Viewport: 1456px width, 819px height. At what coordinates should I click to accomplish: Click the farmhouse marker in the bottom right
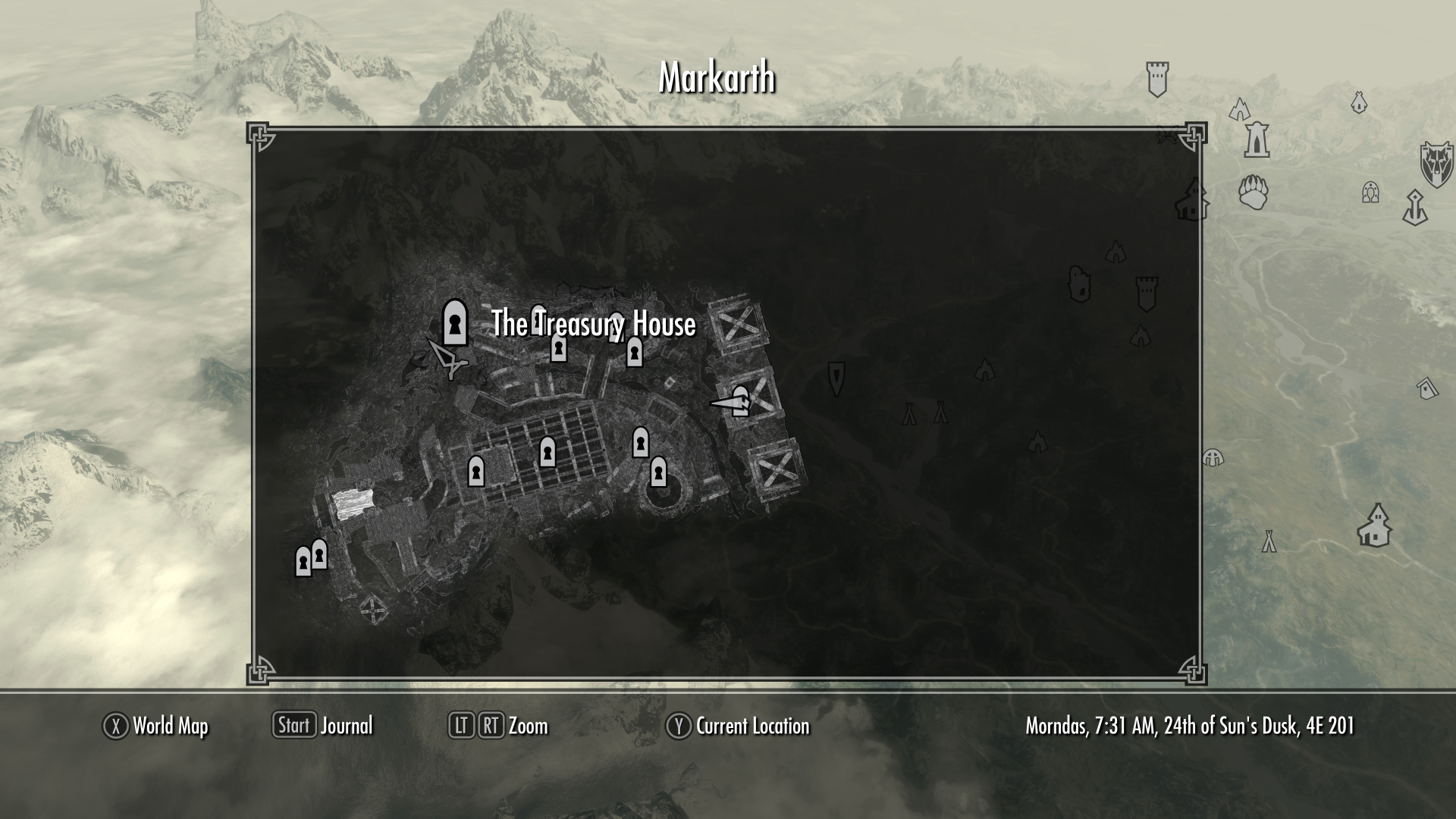1374,527
